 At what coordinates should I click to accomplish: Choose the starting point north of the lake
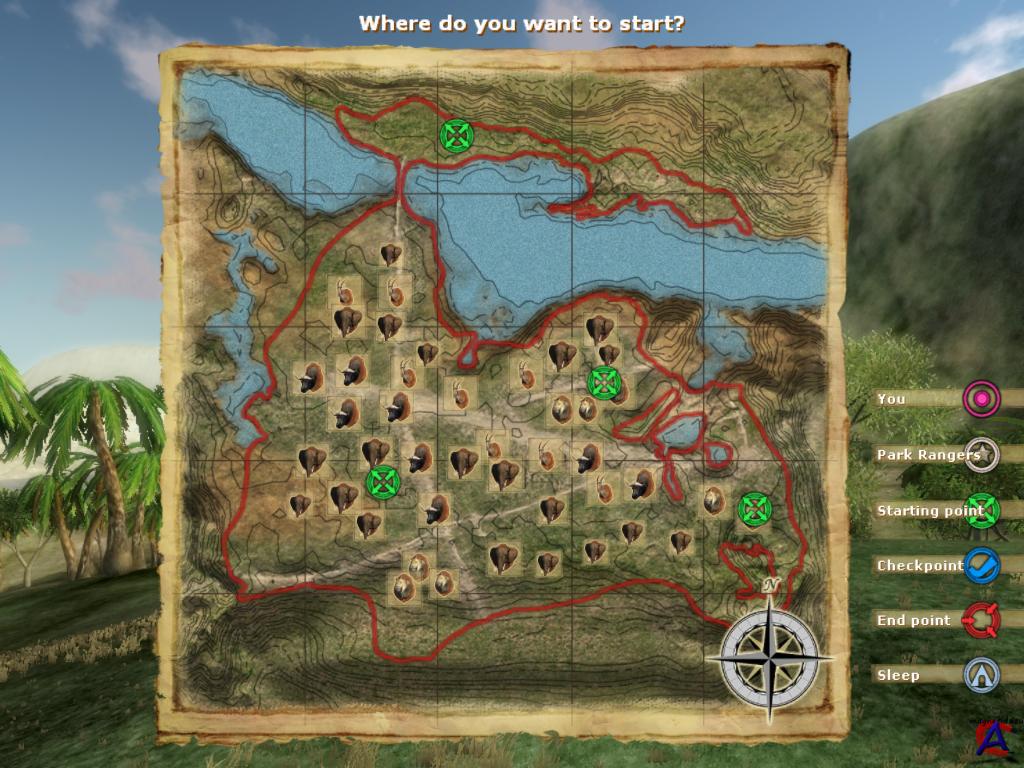[456, 135]
